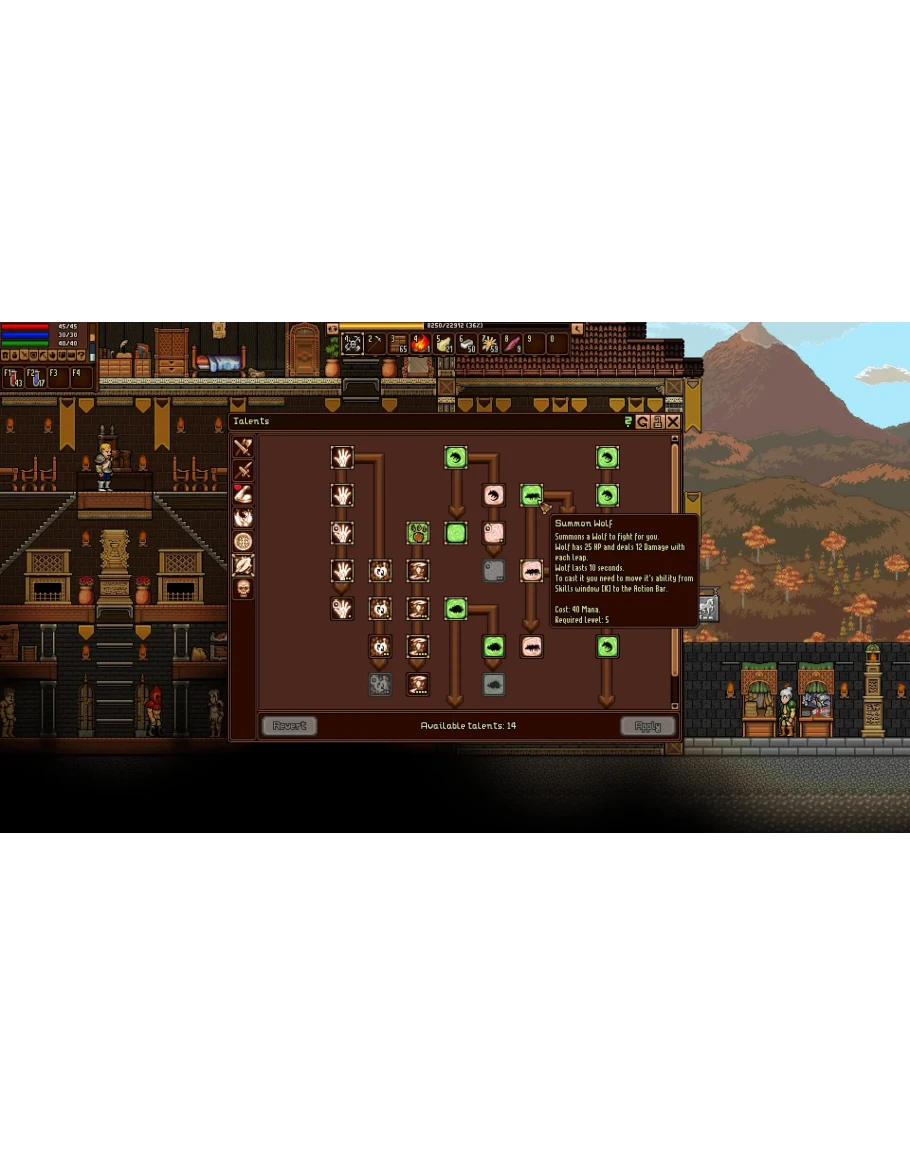Select the fire item in hotbar slot 4
Image resolution: width=910 pixels, height=1155 pixels.
[420, 344]
